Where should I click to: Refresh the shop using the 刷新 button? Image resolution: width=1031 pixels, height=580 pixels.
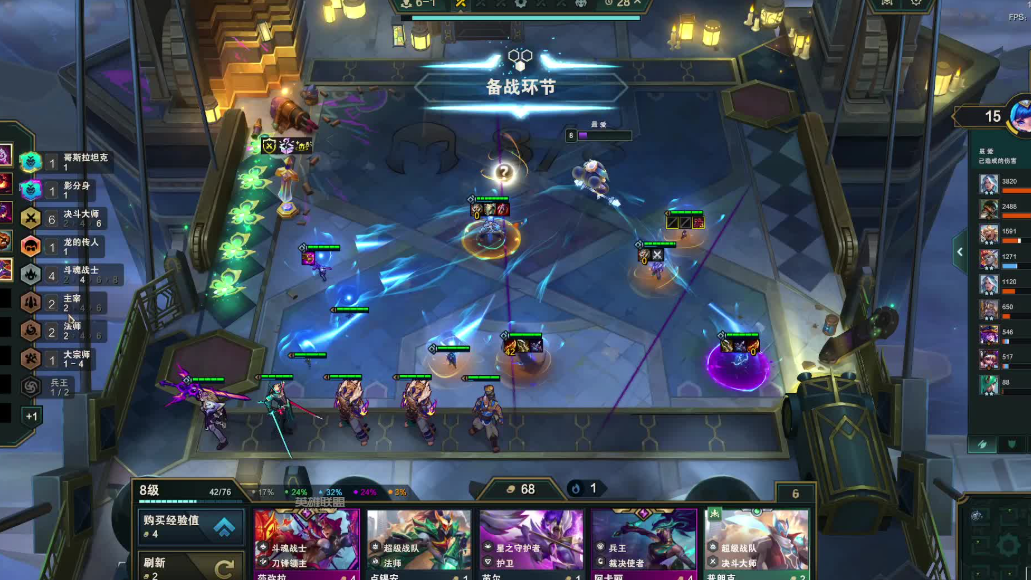[191, 567]
